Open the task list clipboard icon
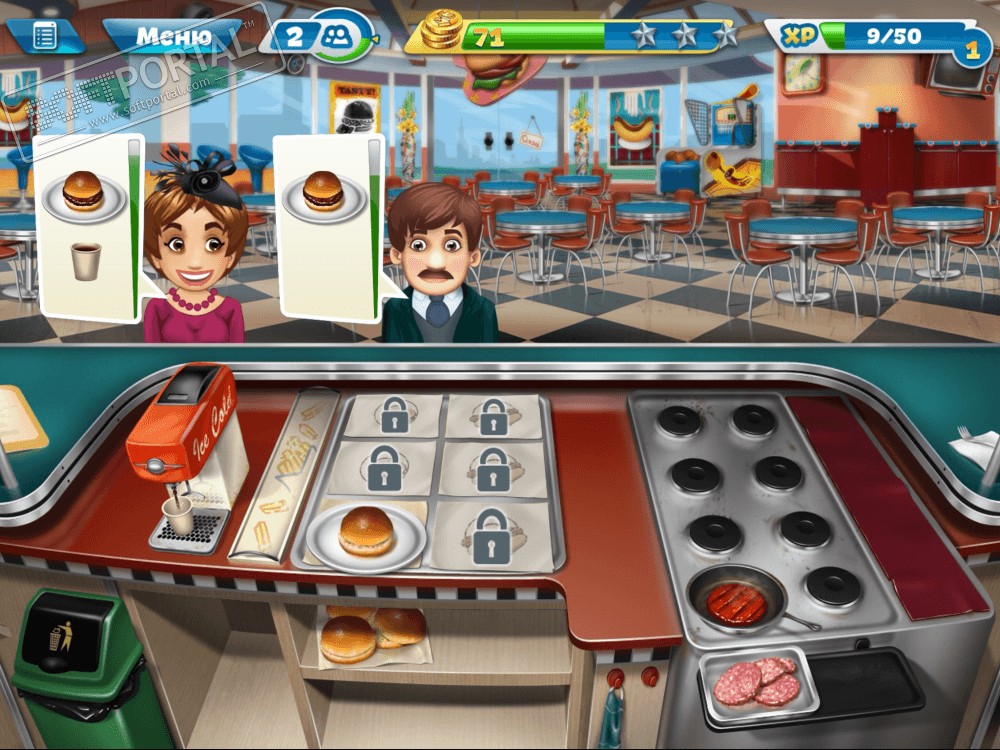Image resolution: width=1000 pixels, height=750 pixels. click(45, 37)
